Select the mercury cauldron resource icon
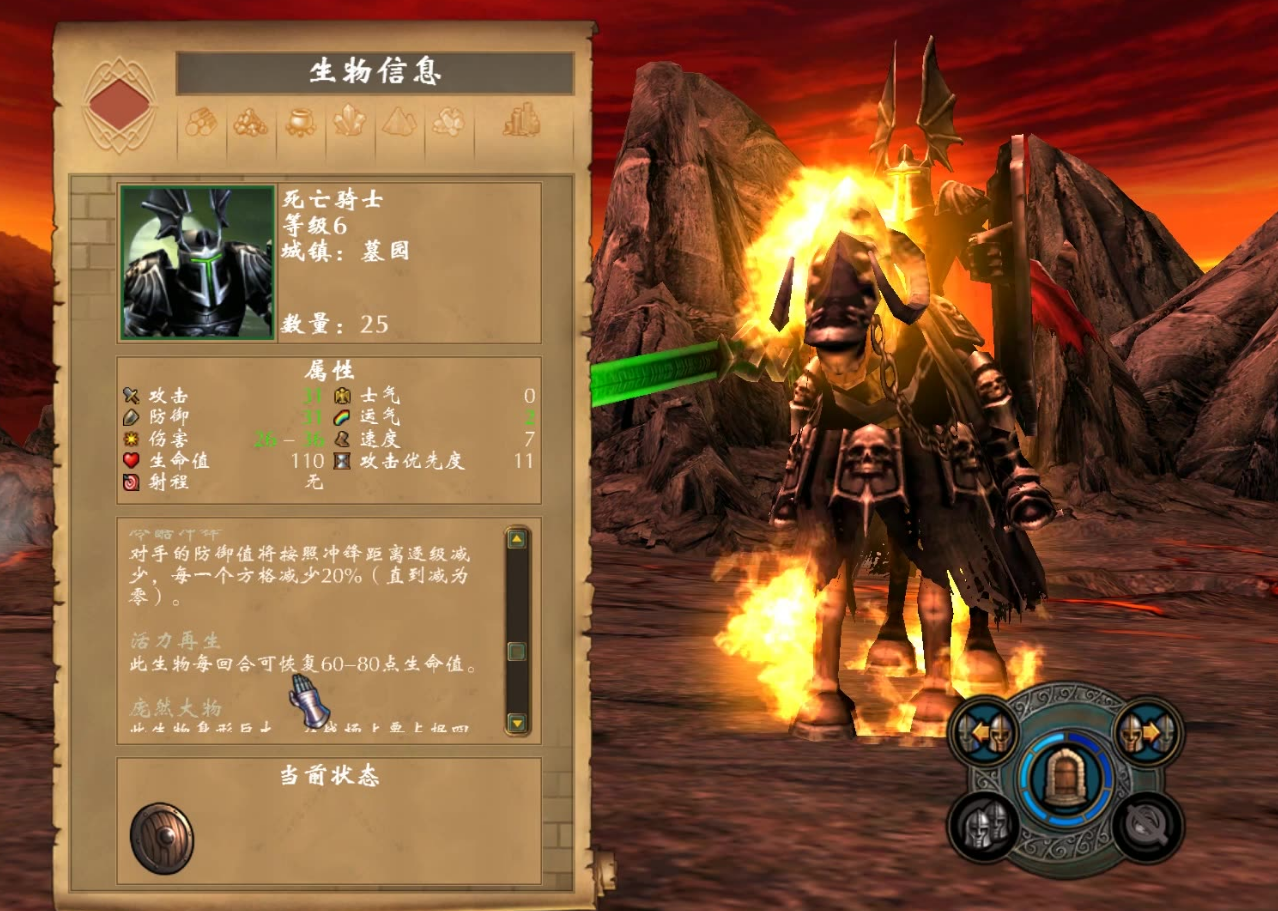Image resolution: width=1278 pixels, height=911 pixels. [x=300, y=122]
